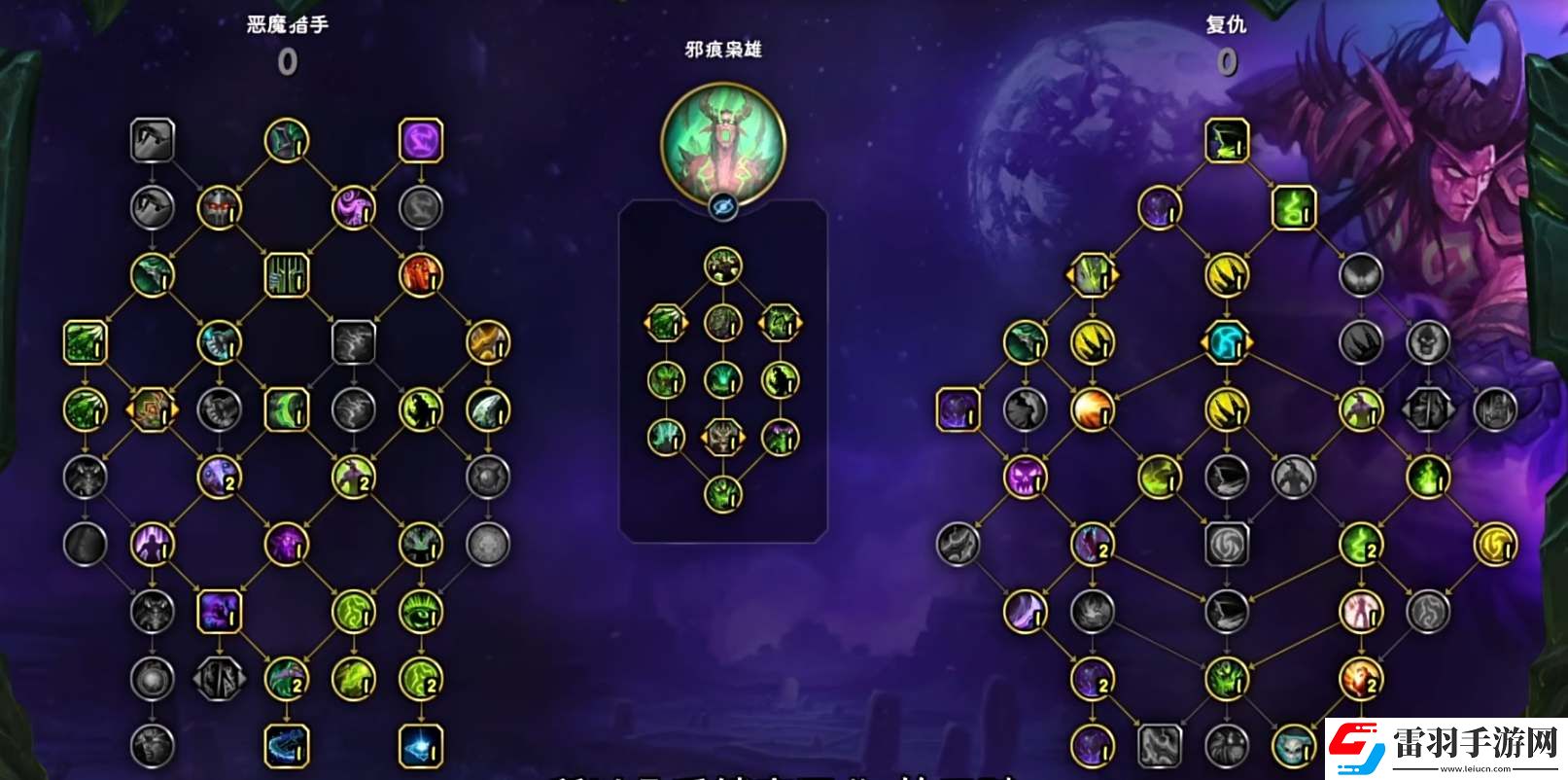
Task: Select the green eye talent in the class tree
Action: (418, 613)
